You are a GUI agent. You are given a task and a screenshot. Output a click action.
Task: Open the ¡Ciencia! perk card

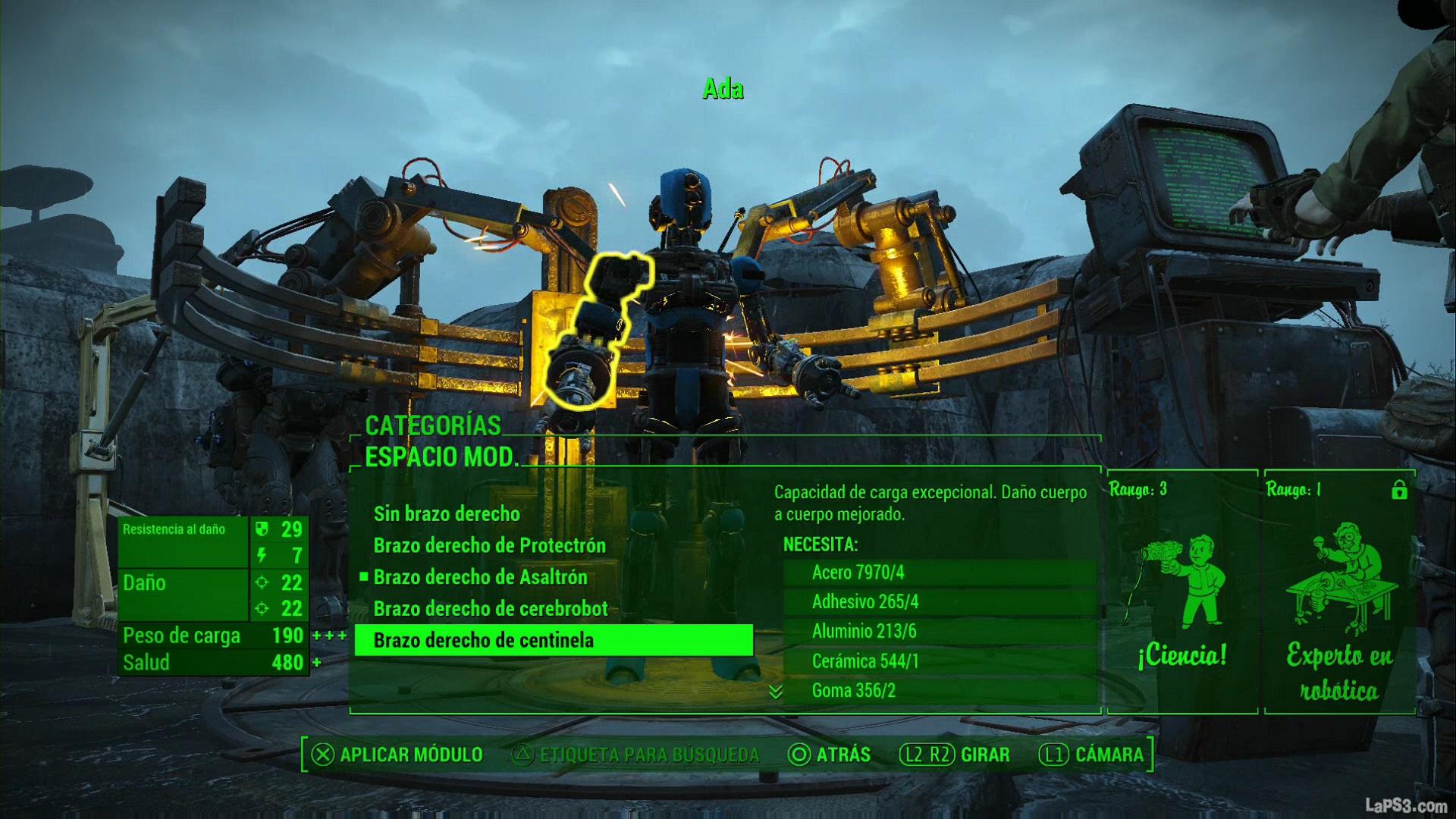click(x=1181, y=592)
